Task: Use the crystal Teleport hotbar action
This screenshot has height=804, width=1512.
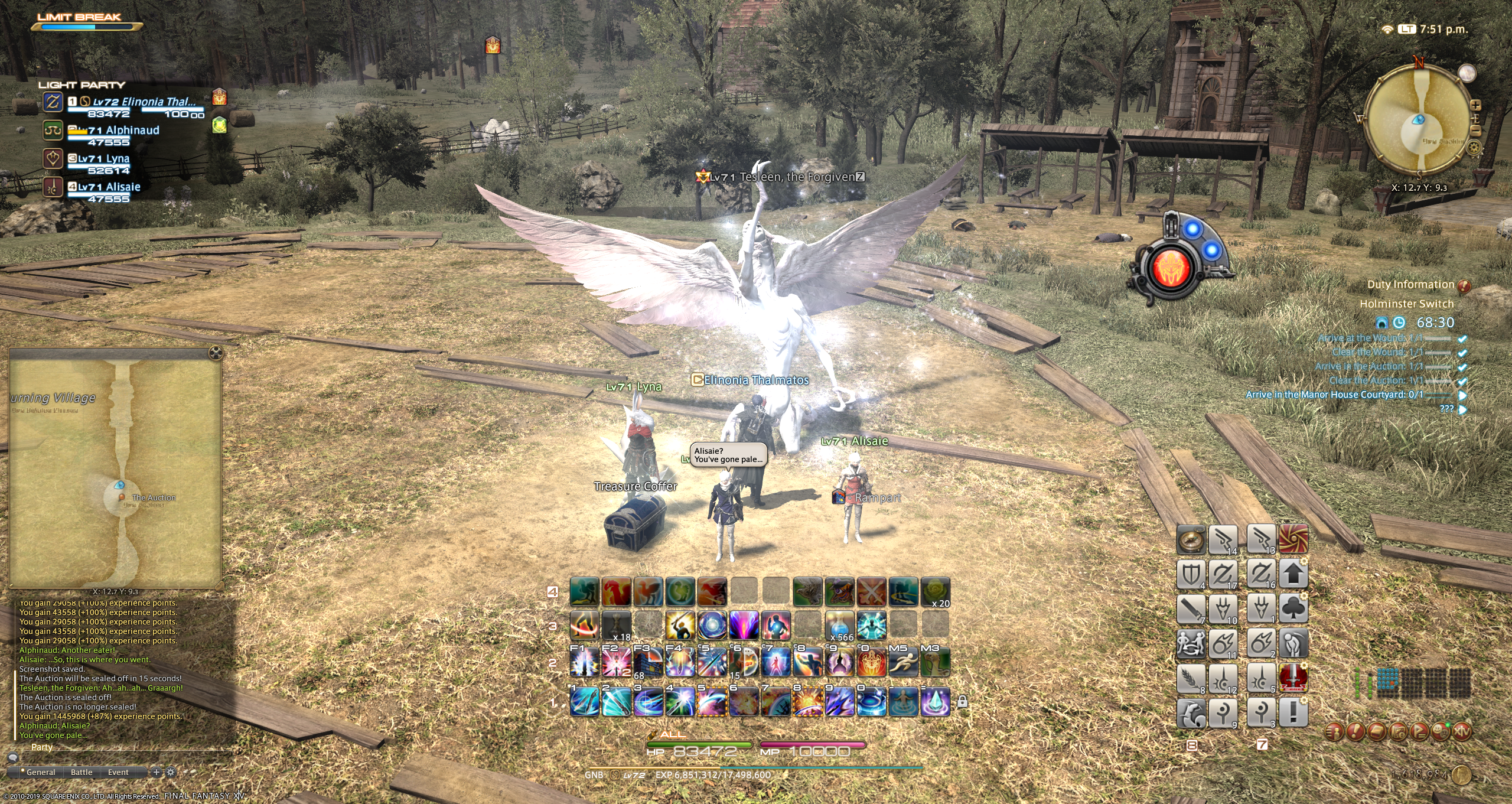Action: 936,702
